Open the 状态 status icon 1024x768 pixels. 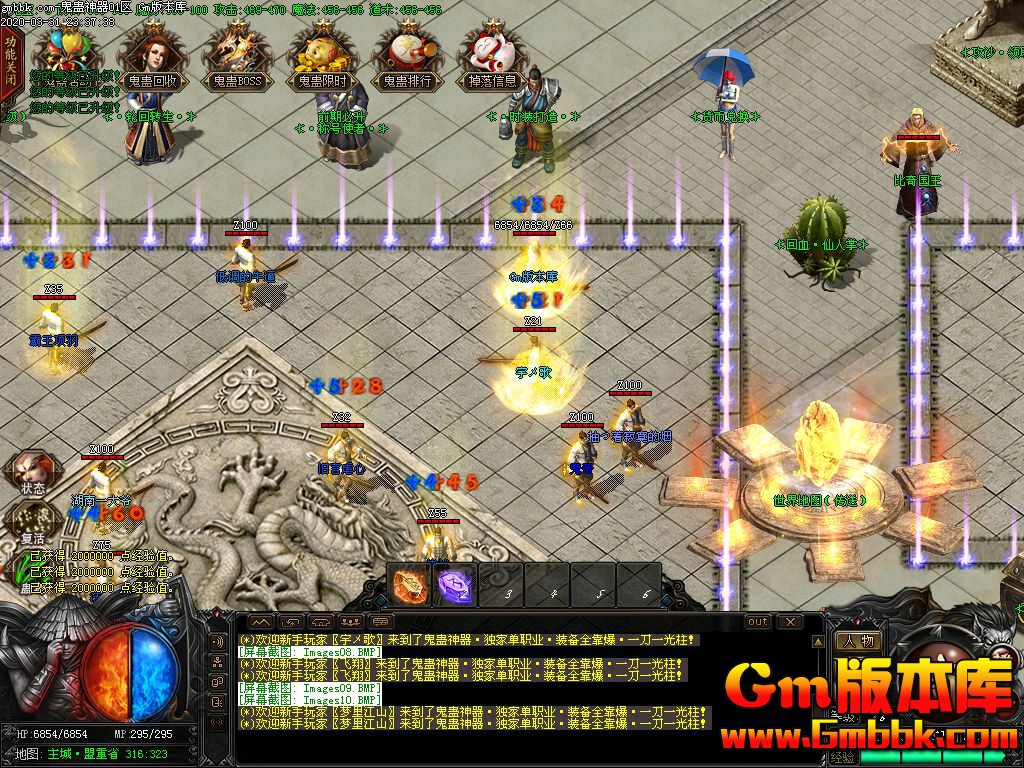[x=32, y=473]
